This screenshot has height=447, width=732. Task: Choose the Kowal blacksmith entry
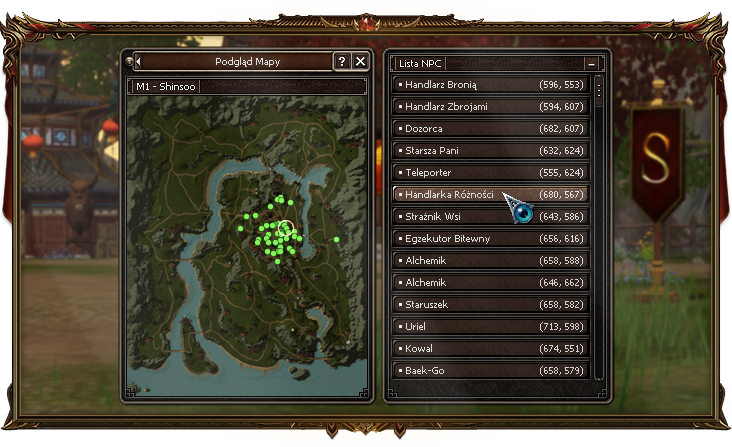coord(491,349)
